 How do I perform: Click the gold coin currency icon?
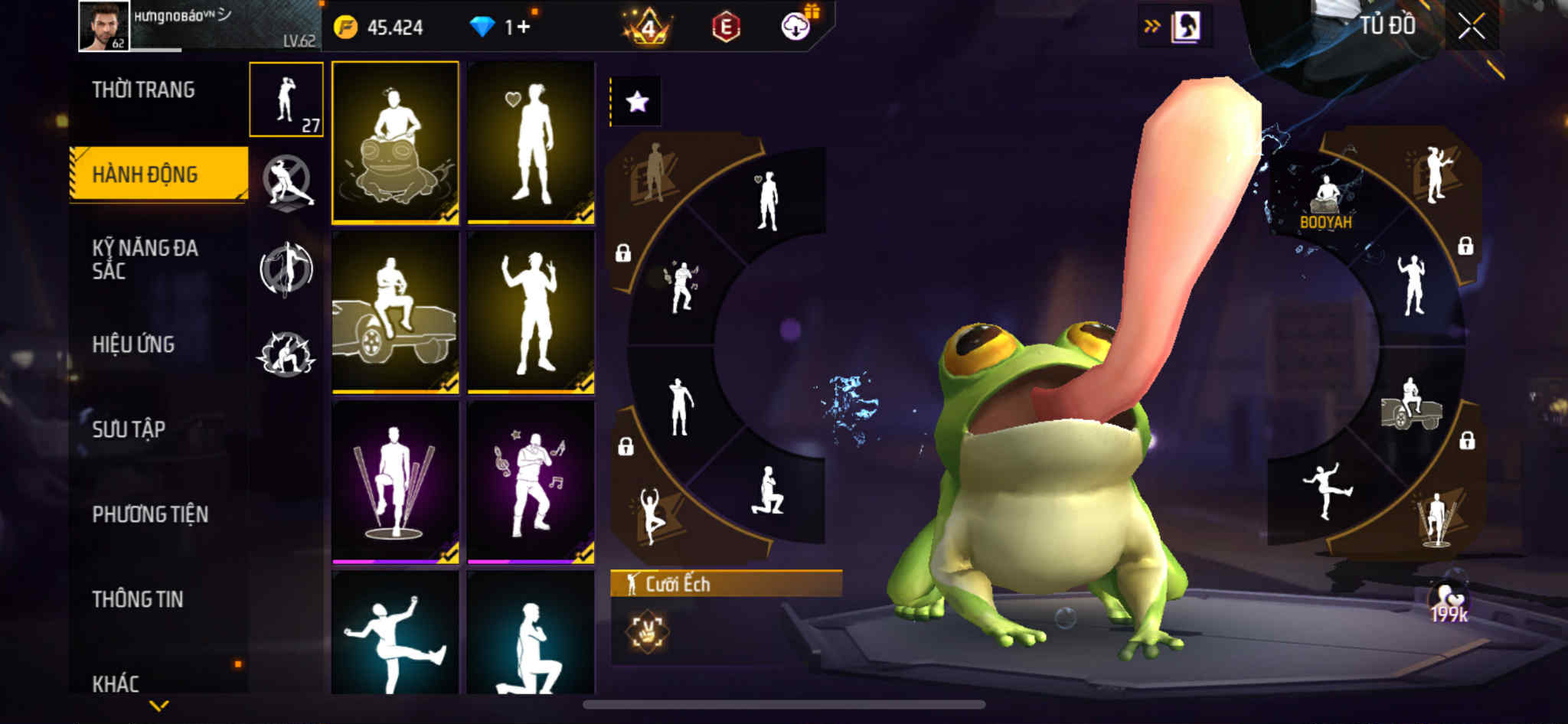(345, 28)
